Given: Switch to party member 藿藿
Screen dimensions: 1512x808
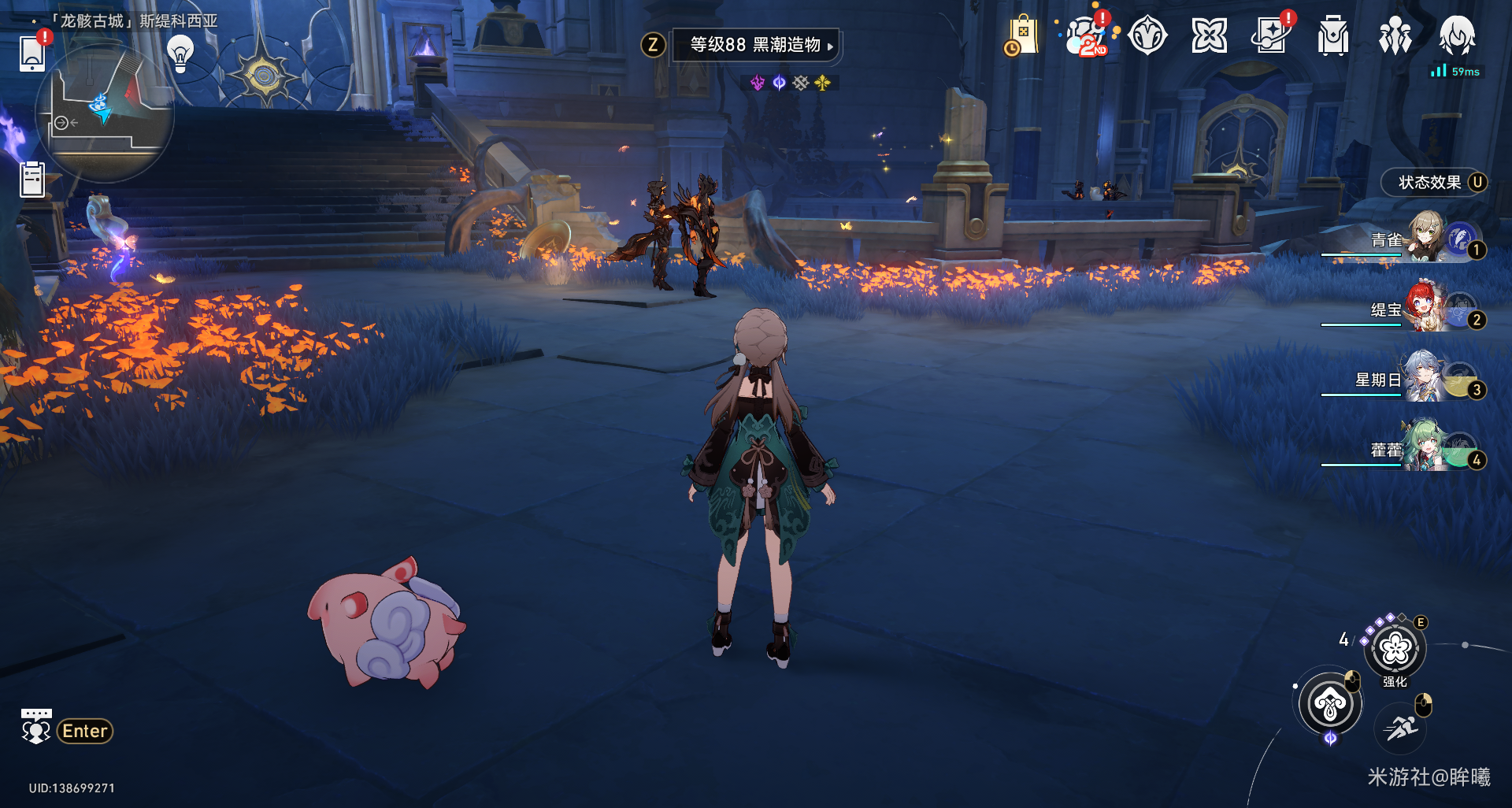Looking at the screenshot, I should [x=1424, y=447].
